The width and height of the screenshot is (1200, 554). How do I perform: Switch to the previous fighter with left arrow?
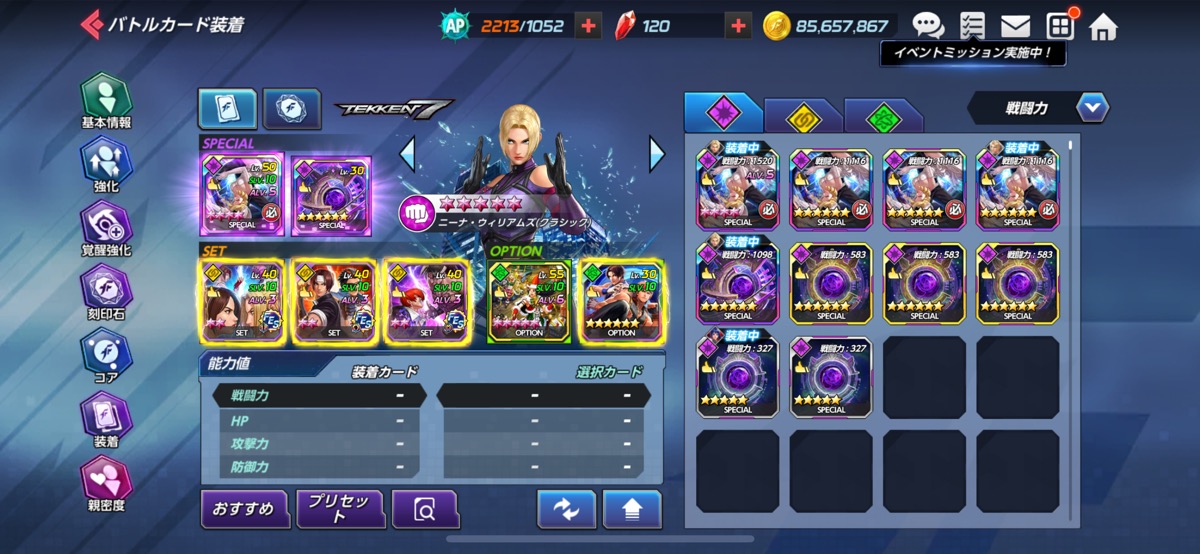[x=407, y=154]
